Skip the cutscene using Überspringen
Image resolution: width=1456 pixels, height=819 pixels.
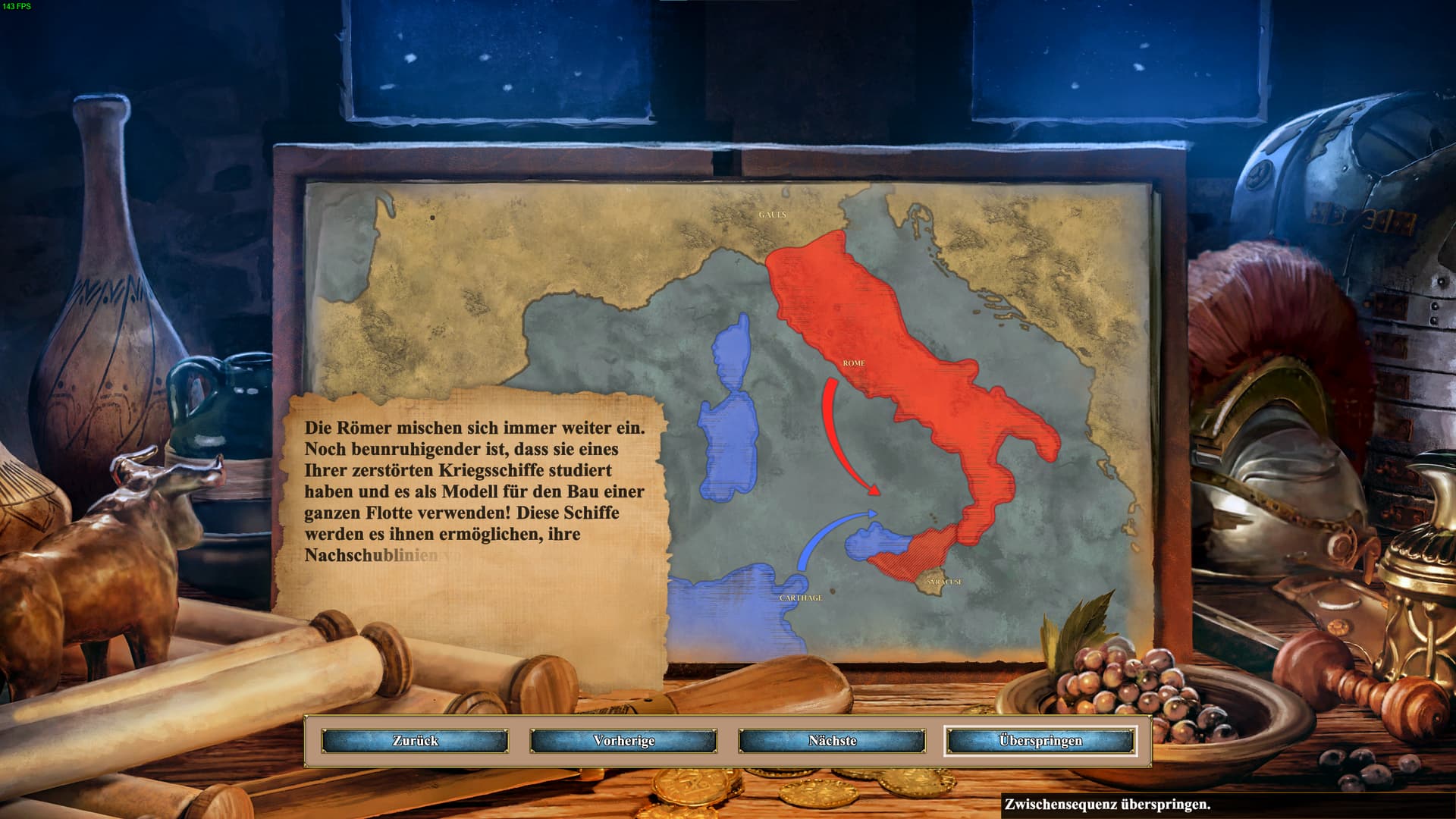[x=1040, y=741]
